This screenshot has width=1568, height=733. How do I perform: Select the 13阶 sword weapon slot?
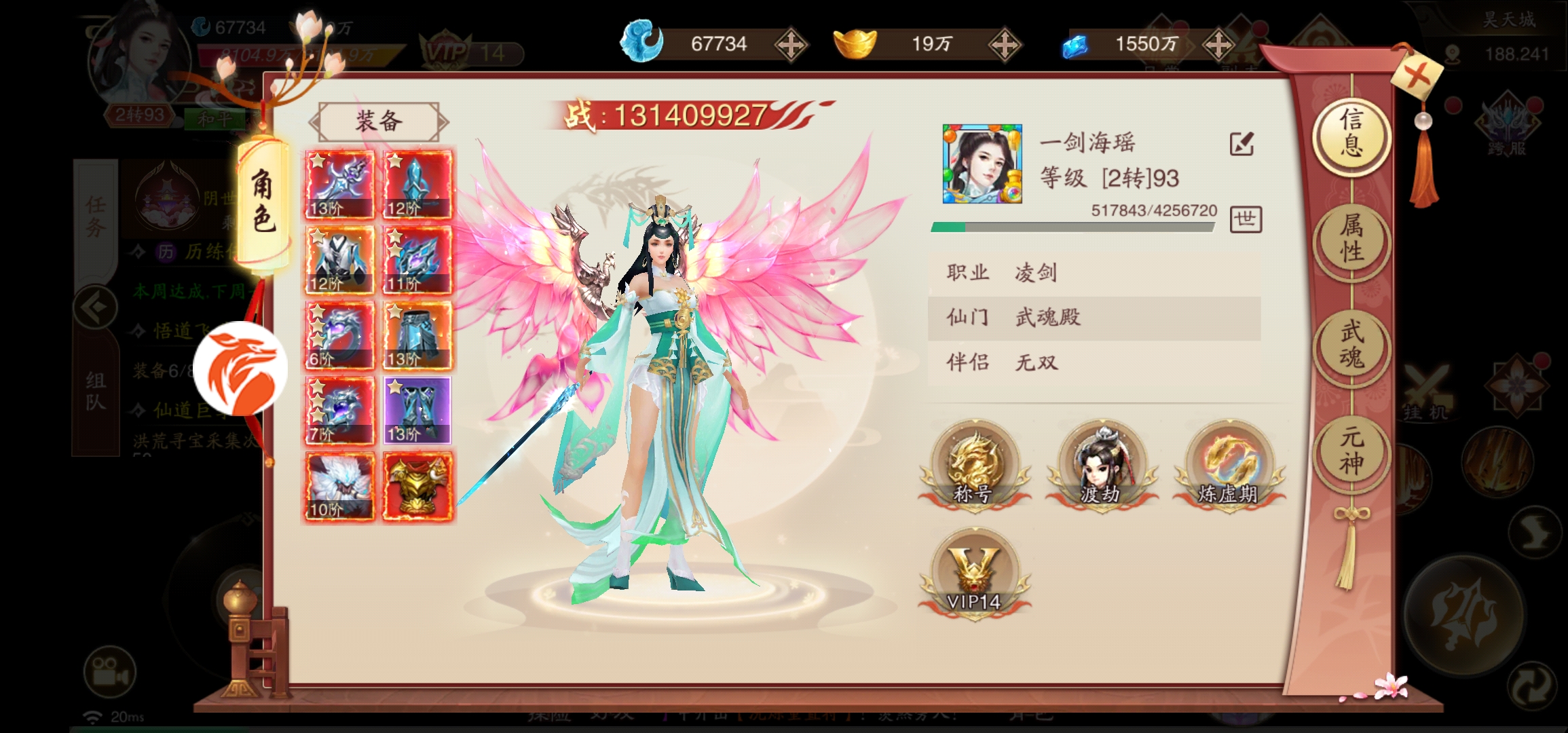tap(339, 185)
